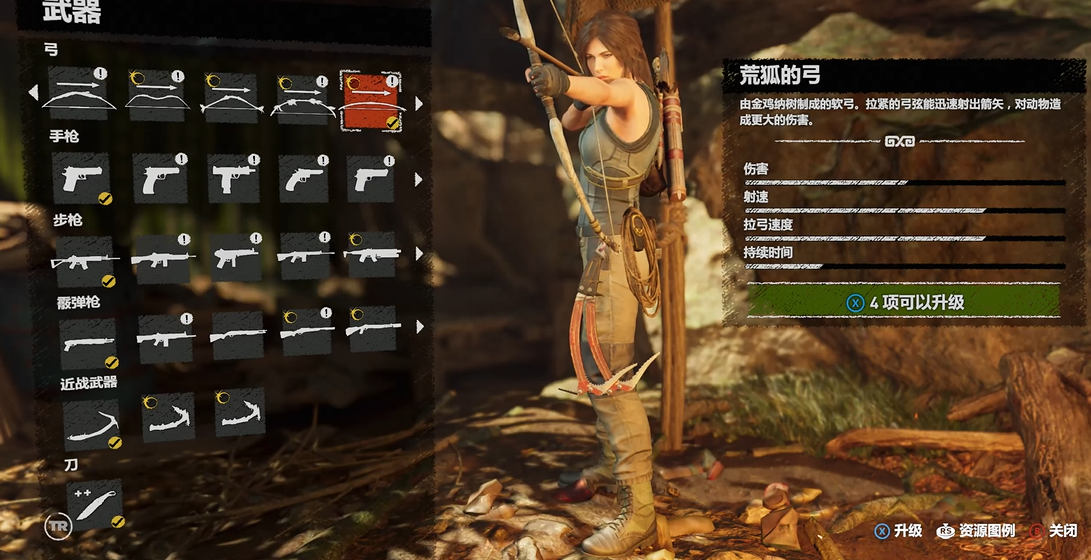The width and height of the screenshot is (1091, 560).
Task: Select the red highlighted bow slot
Action: tap(370, 101)
